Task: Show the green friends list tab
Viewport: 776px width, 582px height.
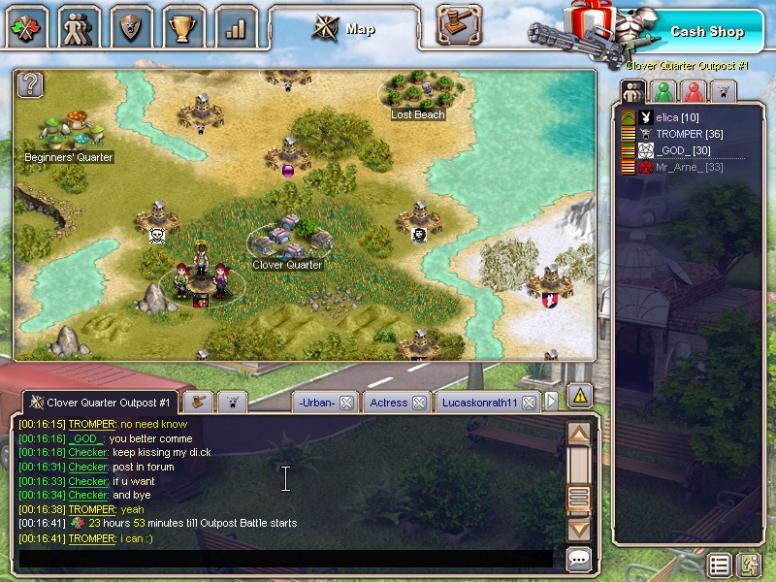Action: coord(663,91)
